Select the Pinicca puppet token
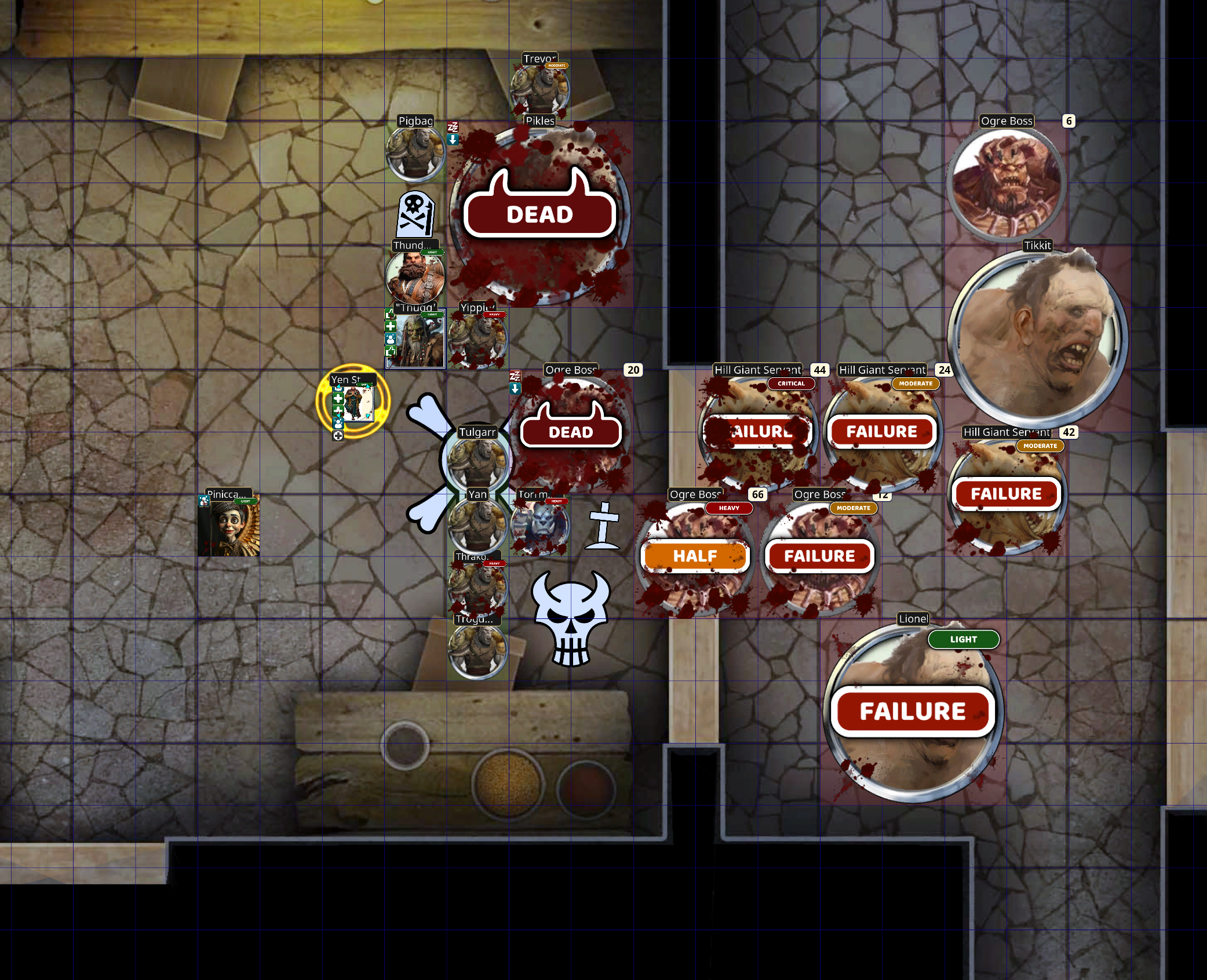Screen dimensions: 1207x980 click(229, 526)
